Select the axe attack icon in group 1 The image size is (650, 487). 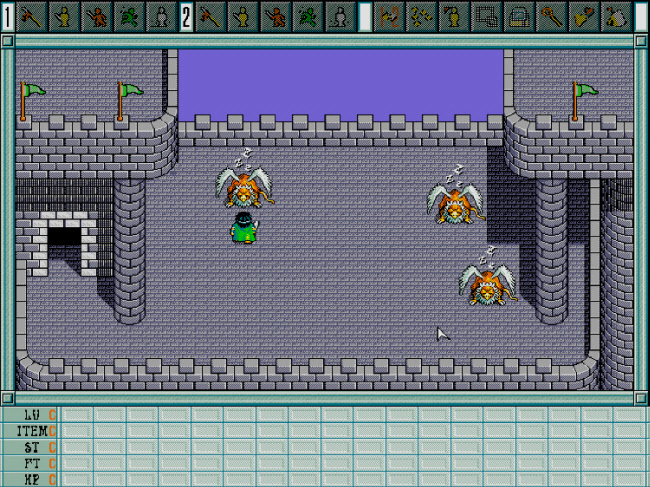[32, 16]
